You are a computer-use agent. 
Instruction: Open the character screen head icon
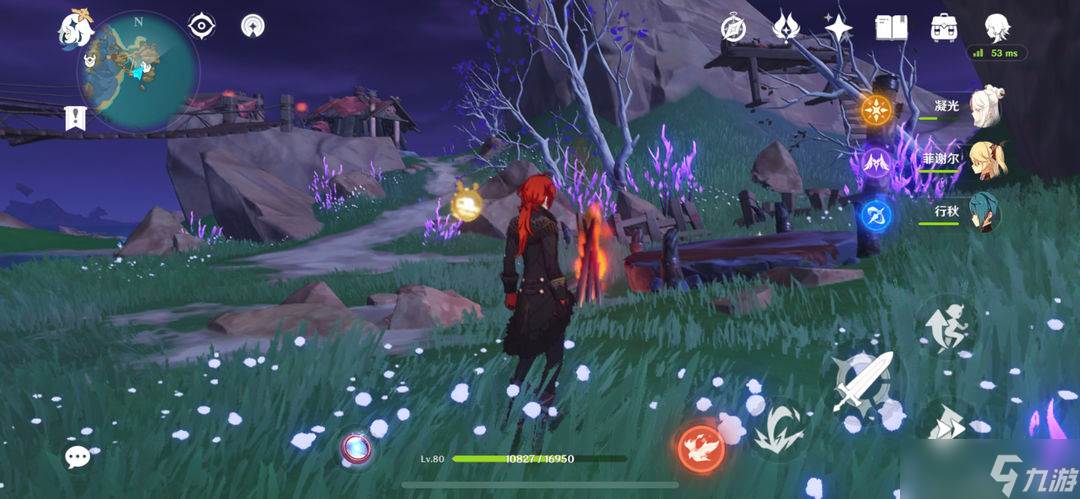[996, 27]
